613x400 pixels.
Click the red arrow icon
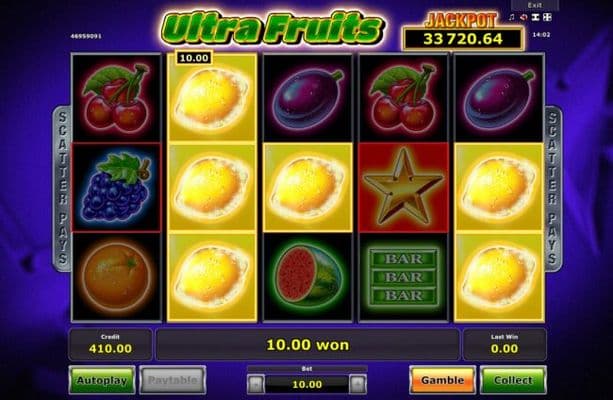(x=522, y=17)
